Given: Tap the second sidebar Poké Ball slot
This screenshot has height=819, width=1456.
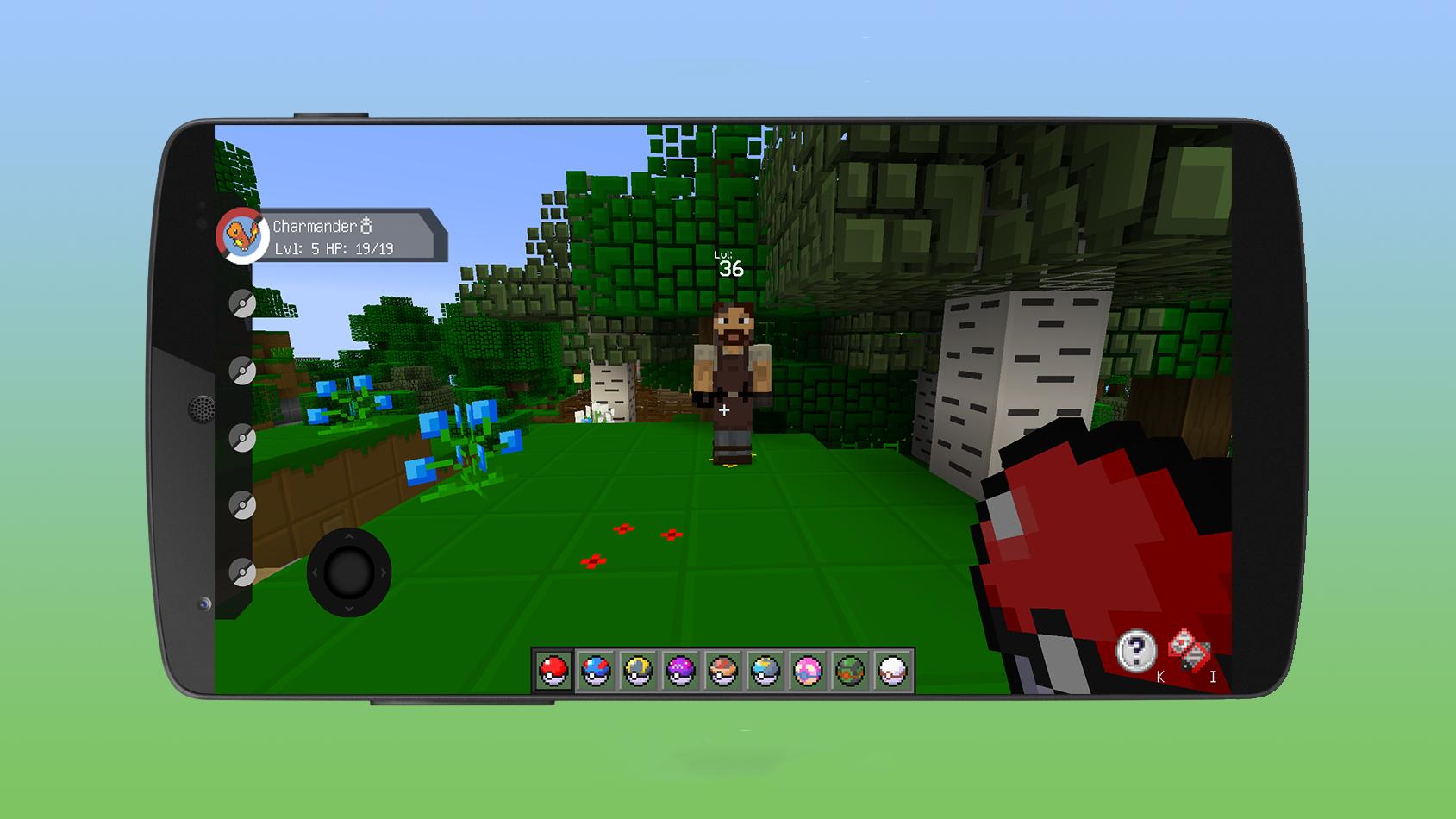Looking at the screenshot, I should coord(243,368).
